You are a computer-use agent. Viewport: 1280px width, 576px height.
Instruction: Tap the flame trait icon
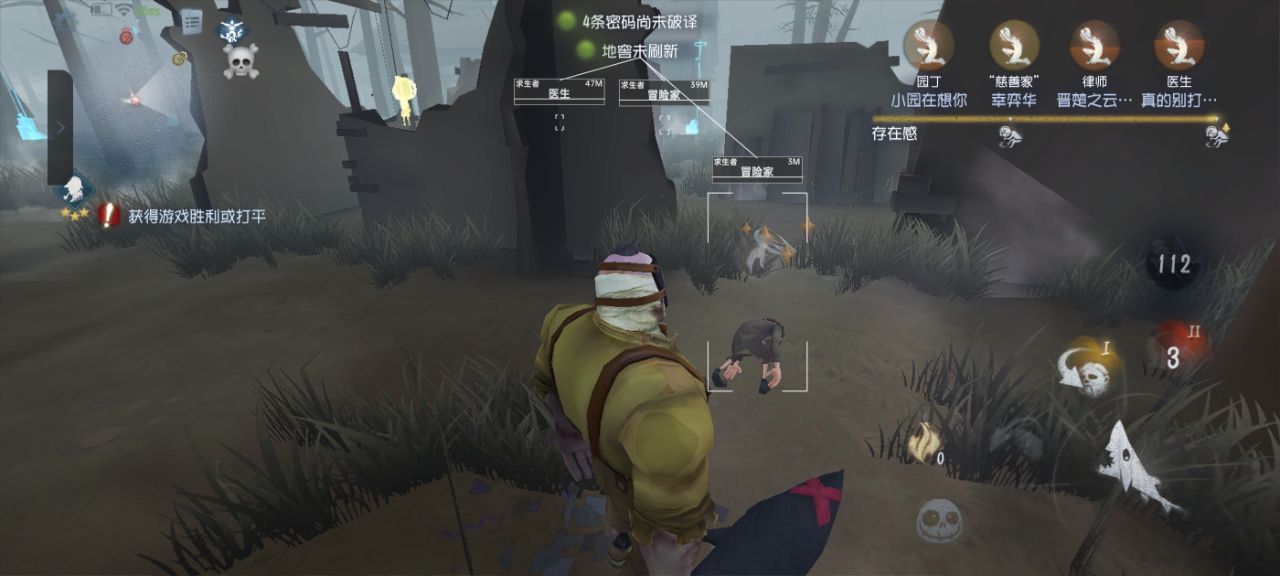pos(923,441)
